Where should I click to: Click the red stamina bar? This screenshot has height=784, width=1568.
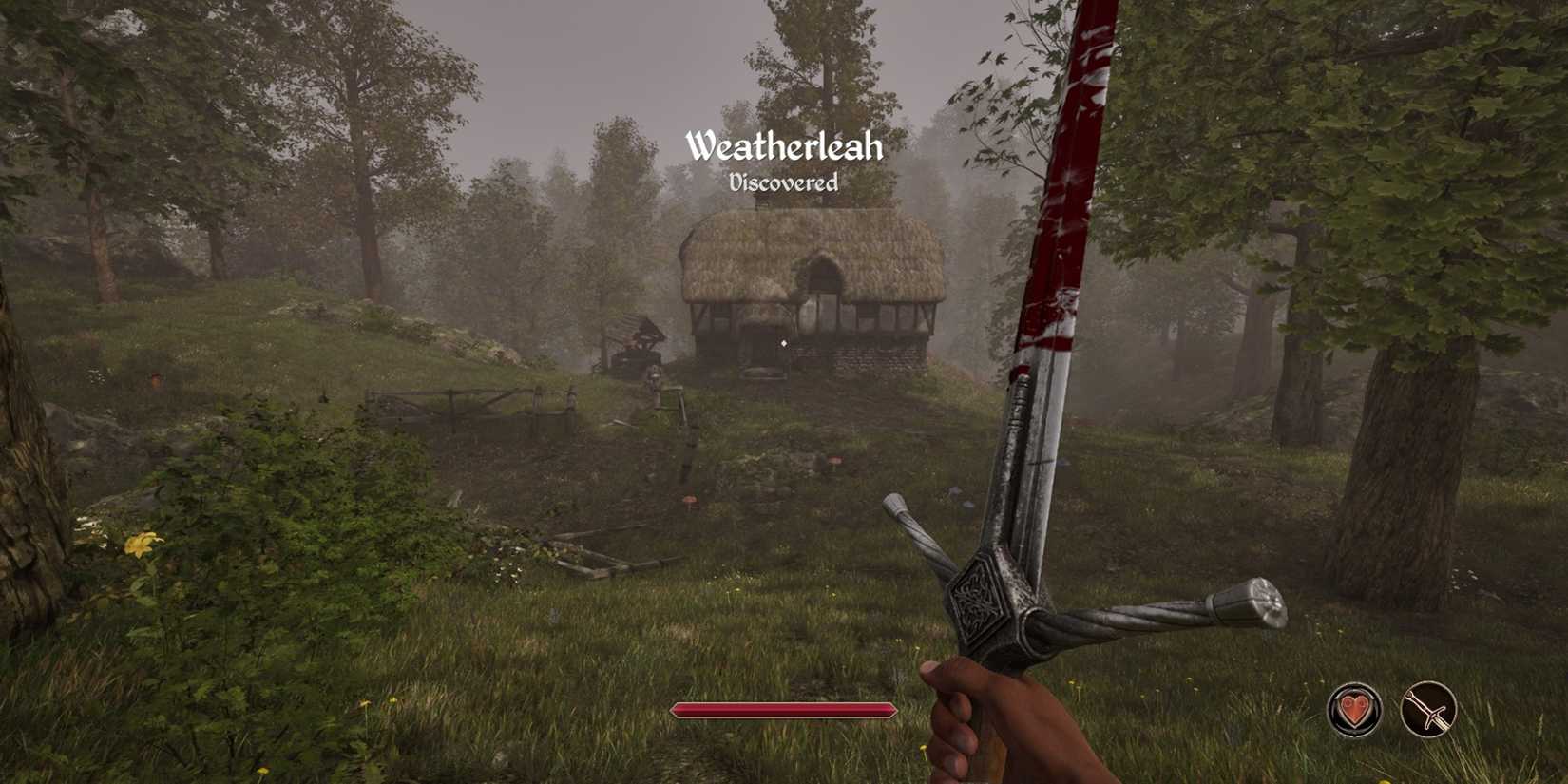tap(783, 709)
